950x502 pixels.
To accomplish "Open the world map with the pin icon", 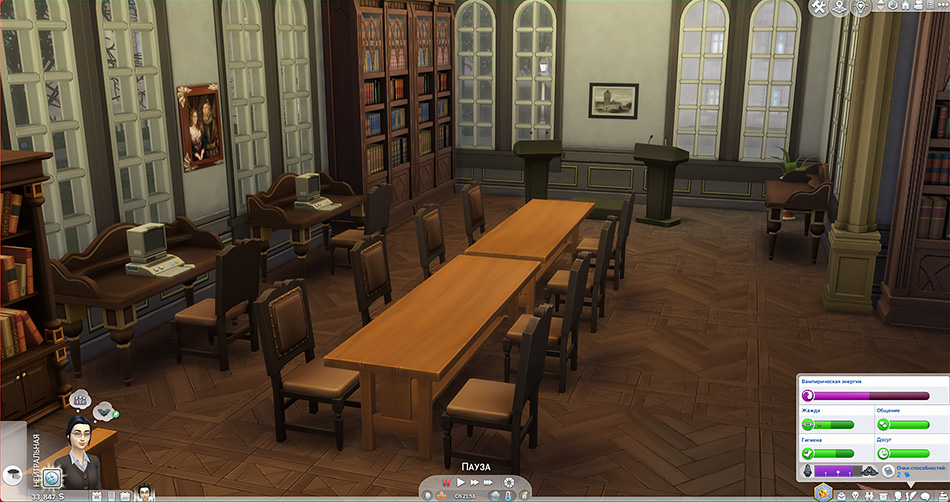I will (x=838, y=7).
